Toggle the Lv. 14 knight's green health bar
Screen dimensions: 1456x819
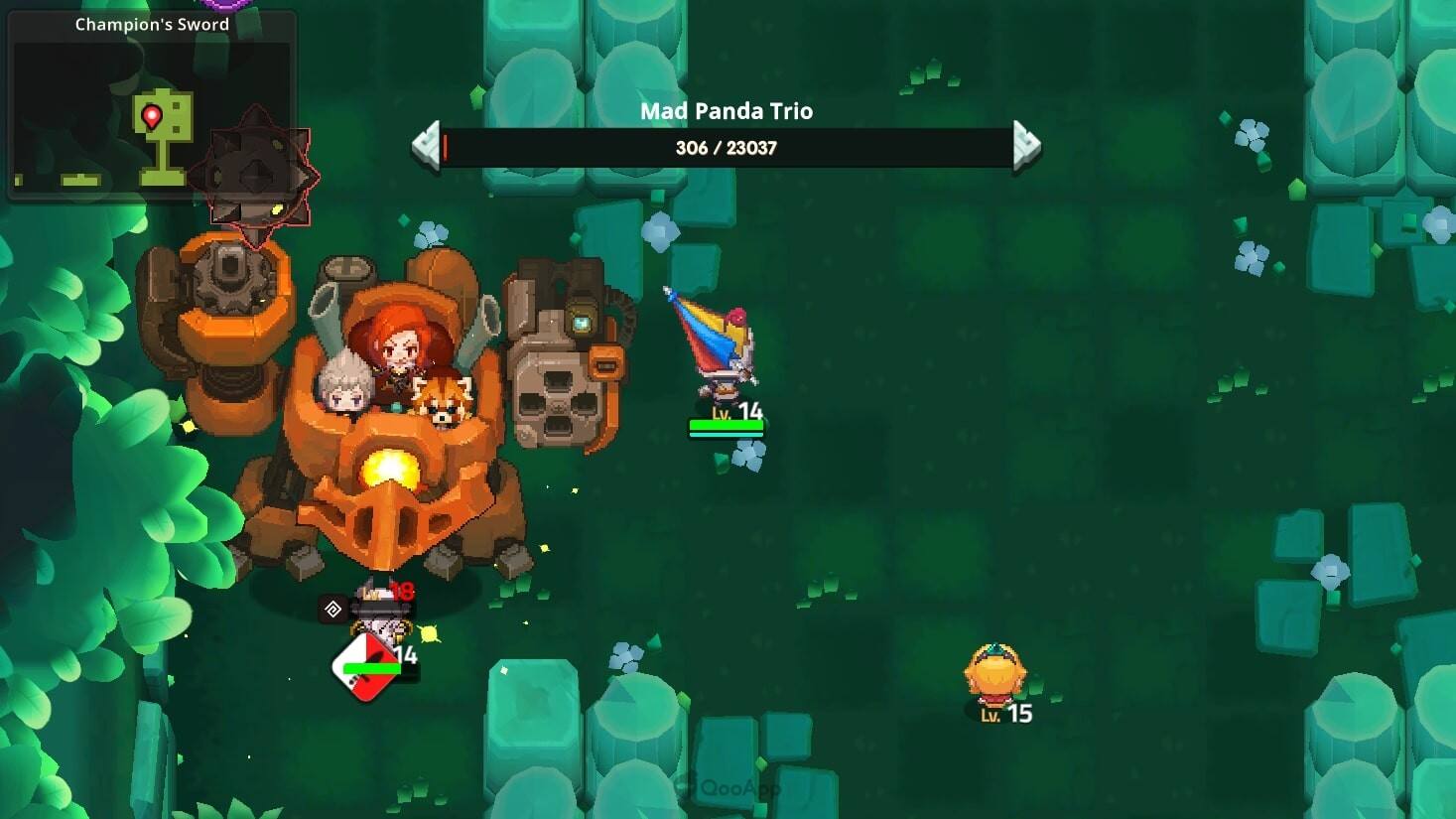(728, 427)
